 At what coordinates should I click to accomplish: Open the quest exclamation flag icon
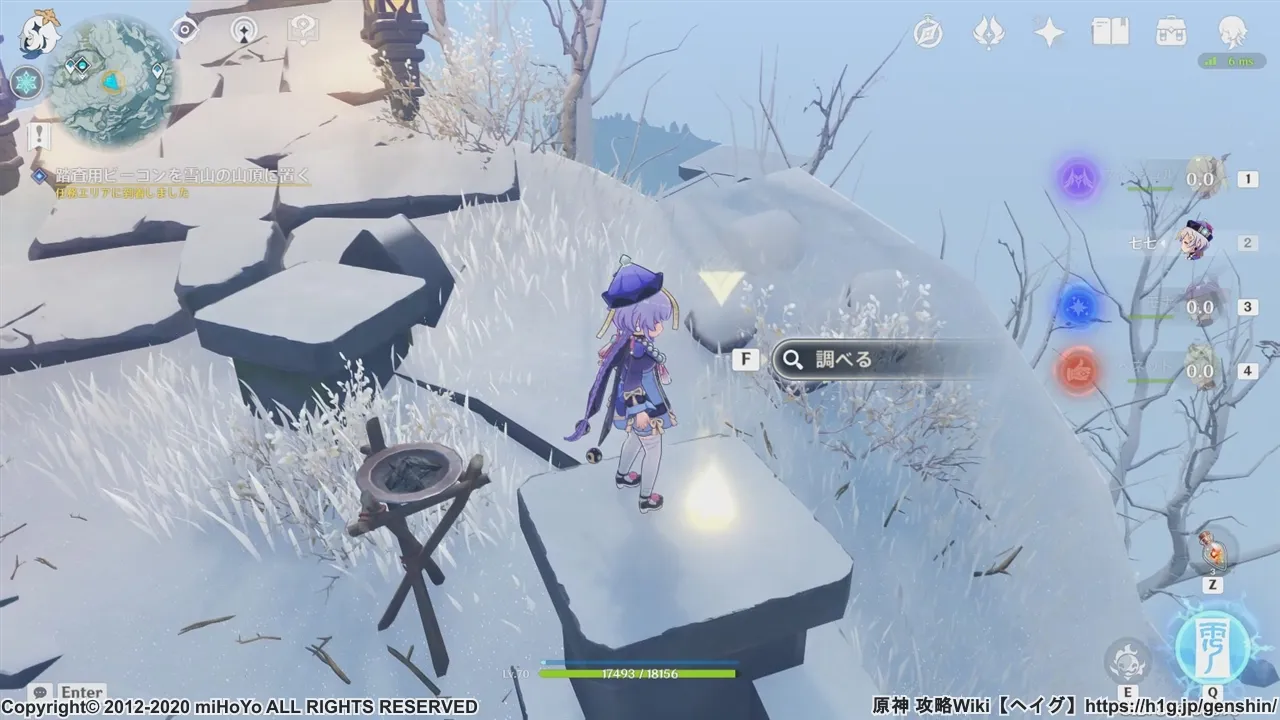(x=39, y=135)
